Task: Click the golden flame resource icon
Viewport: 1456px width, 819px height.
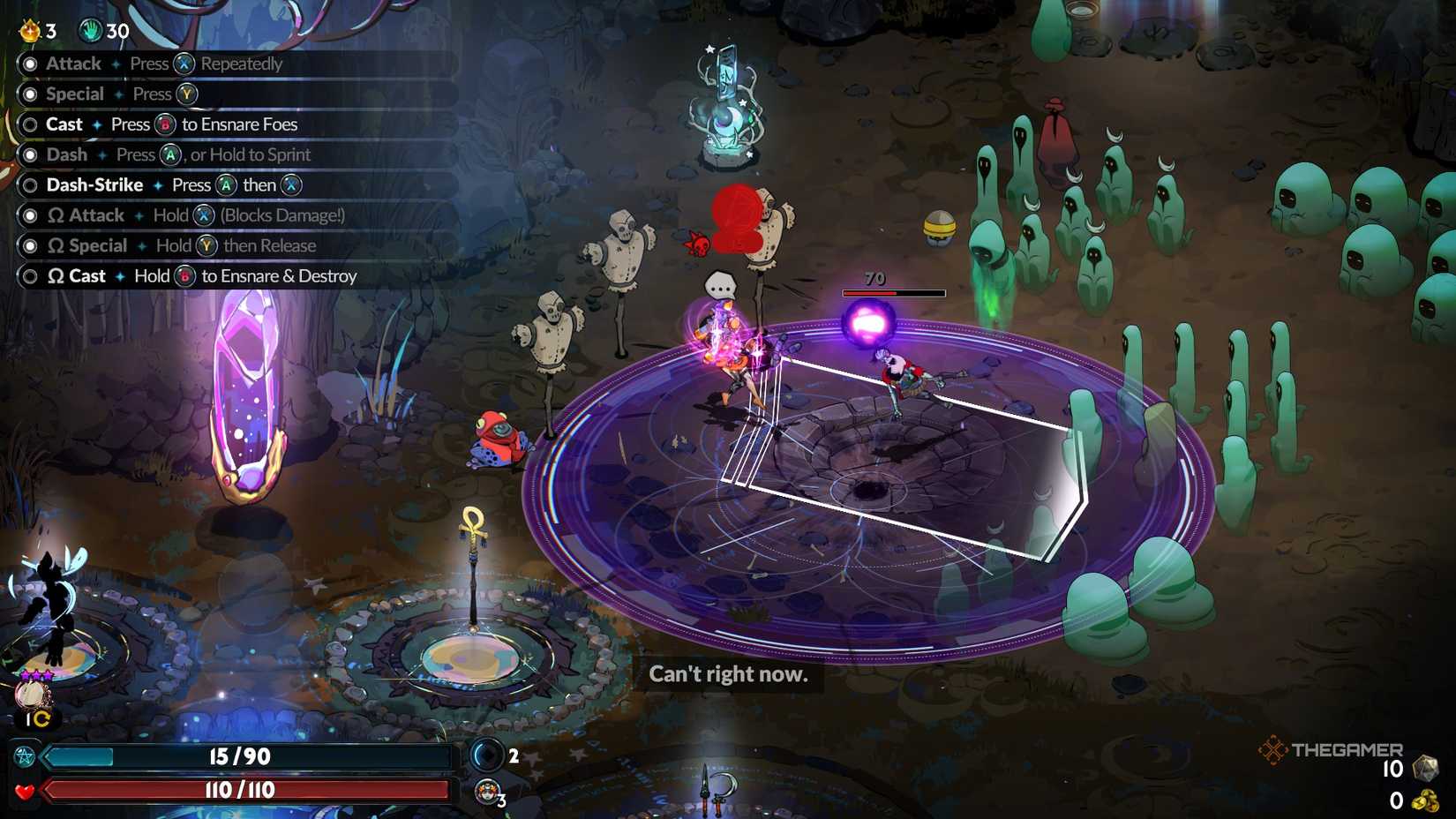Action: 30,31
